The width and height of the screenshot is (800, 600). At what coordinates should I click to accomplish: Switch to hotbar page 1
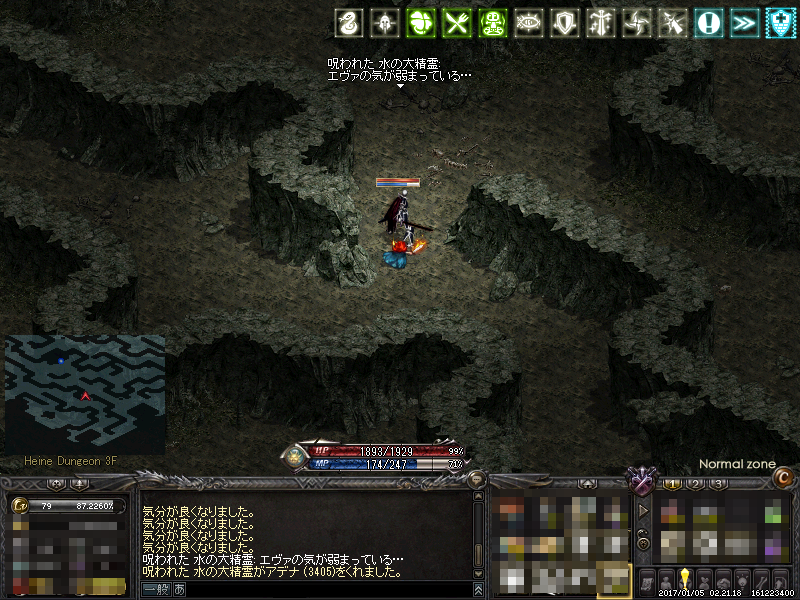click(673, 484)
